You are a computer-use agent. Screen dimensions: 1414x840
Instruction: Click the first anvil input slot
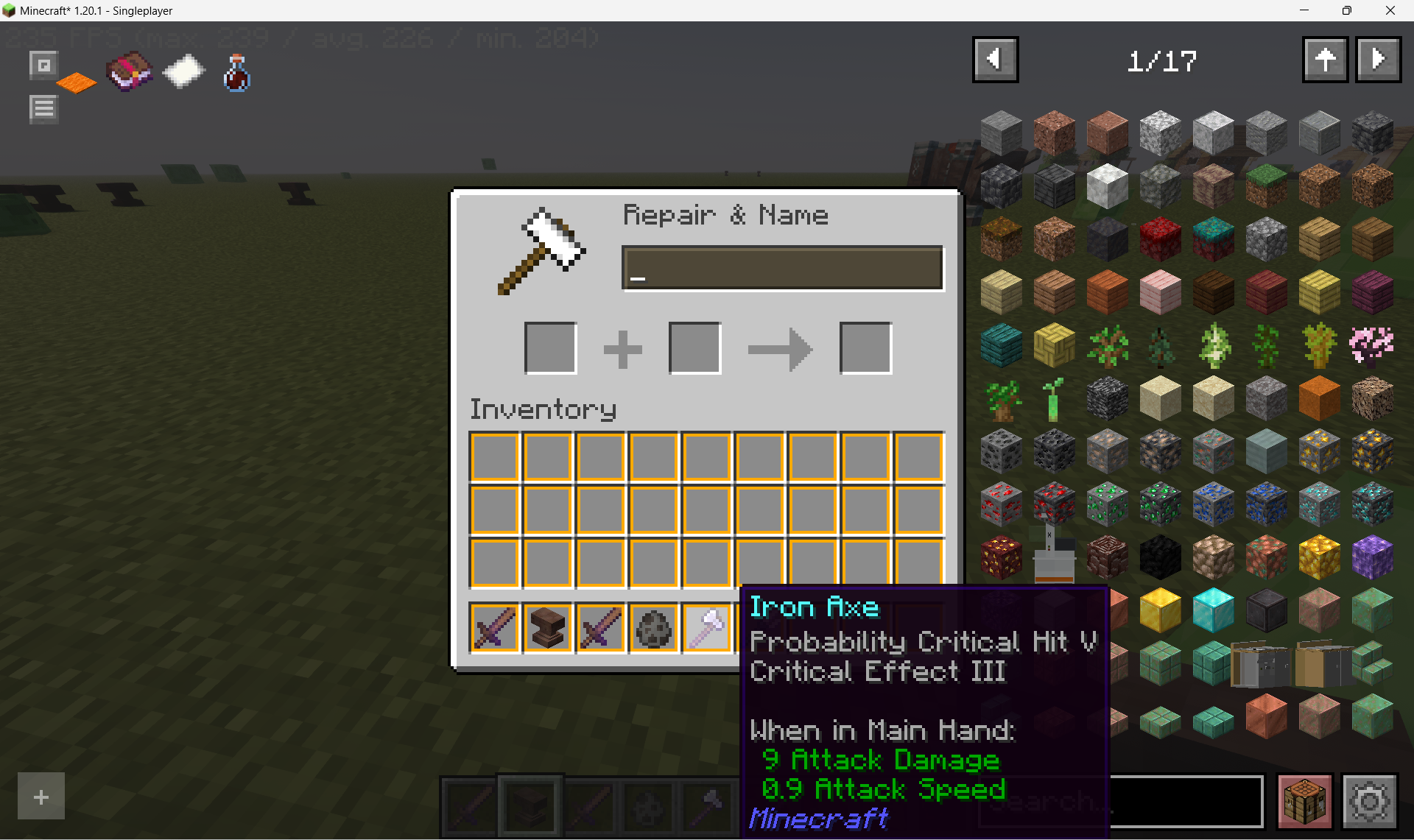(549, 347)
